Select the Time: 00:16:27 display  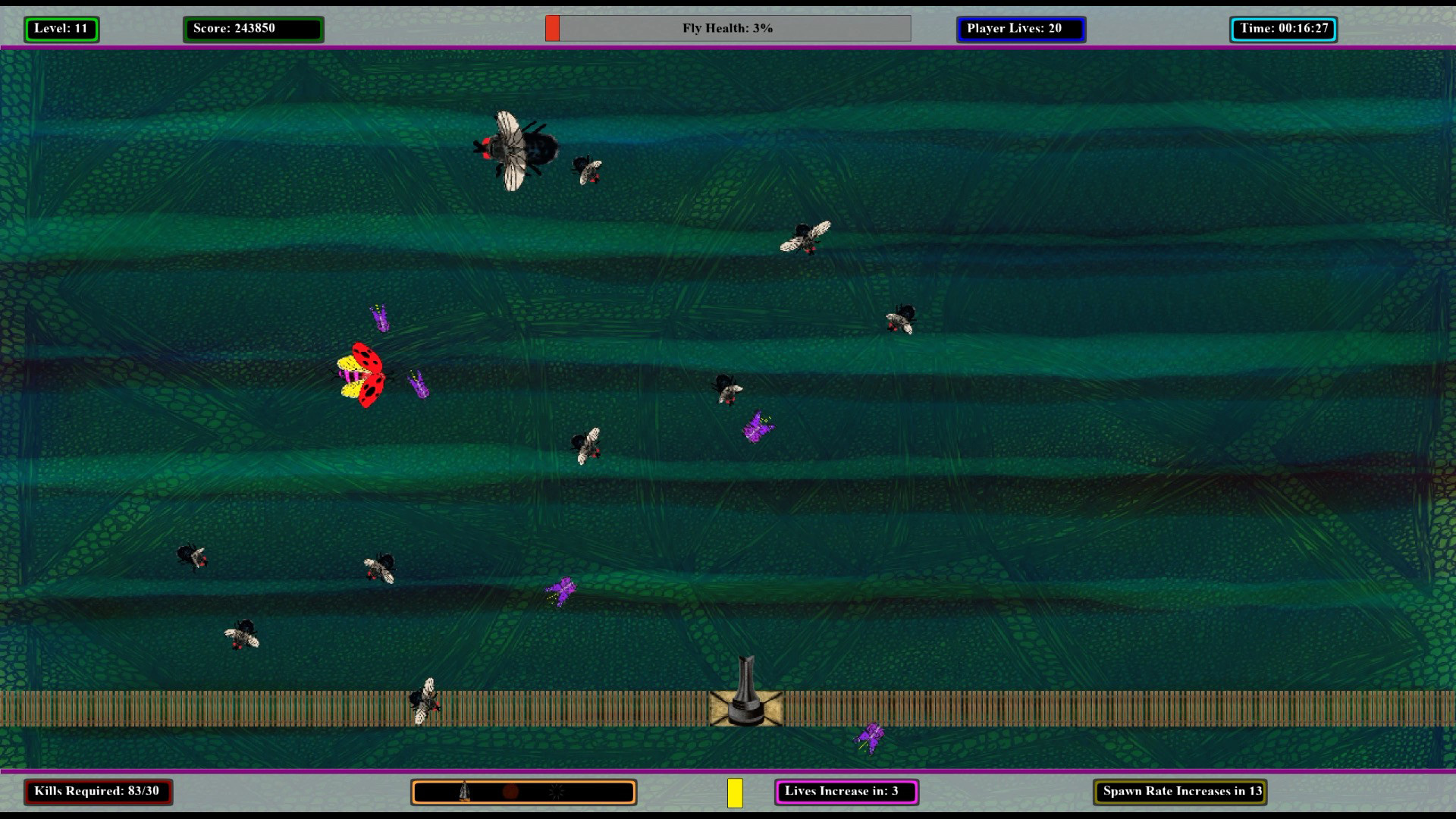(1283, 29)
